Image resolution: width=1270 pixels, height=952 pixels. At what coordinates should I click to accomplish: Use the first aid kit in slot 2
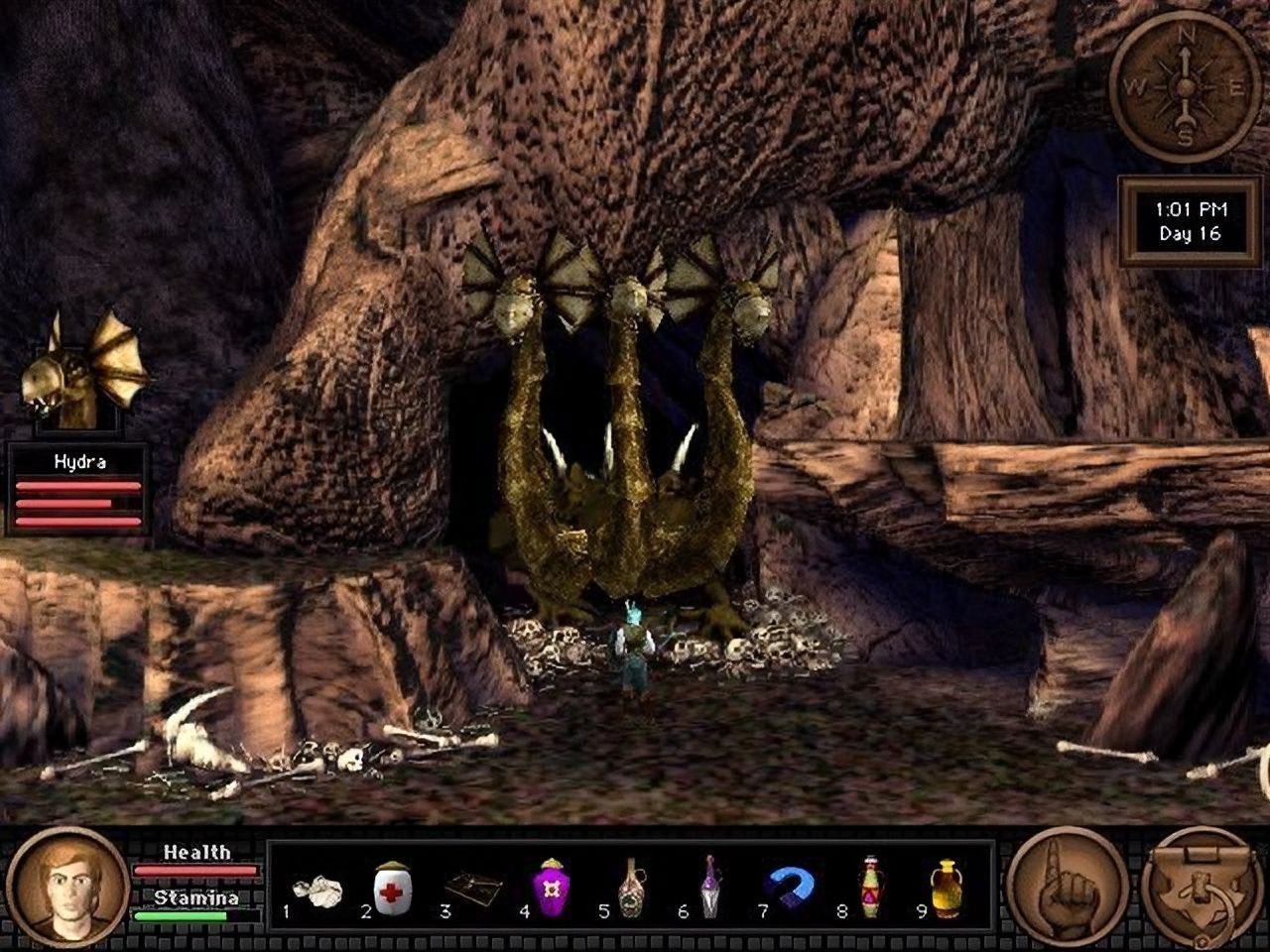pyautogui.click(x=391, y=889)
